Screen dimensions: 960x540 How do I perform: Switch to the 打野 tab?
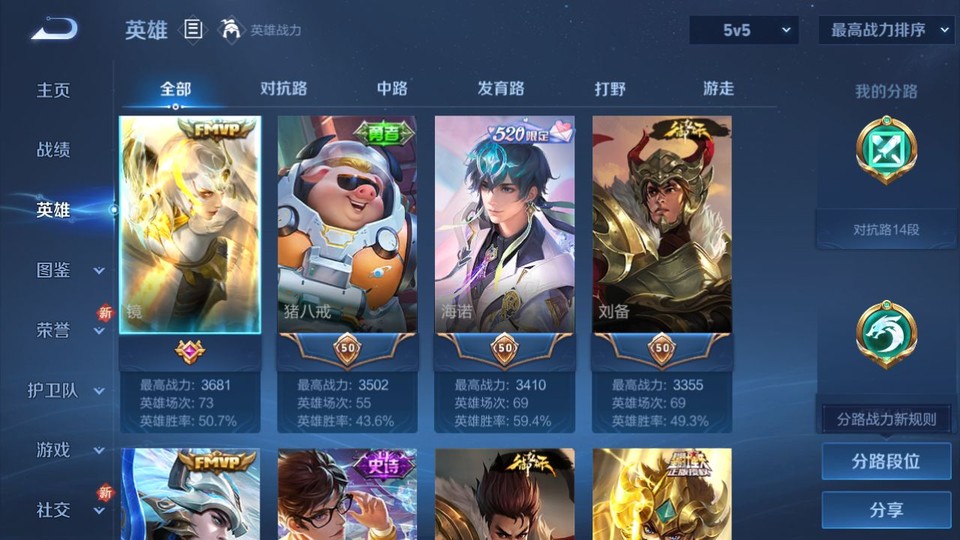(610, 88)
